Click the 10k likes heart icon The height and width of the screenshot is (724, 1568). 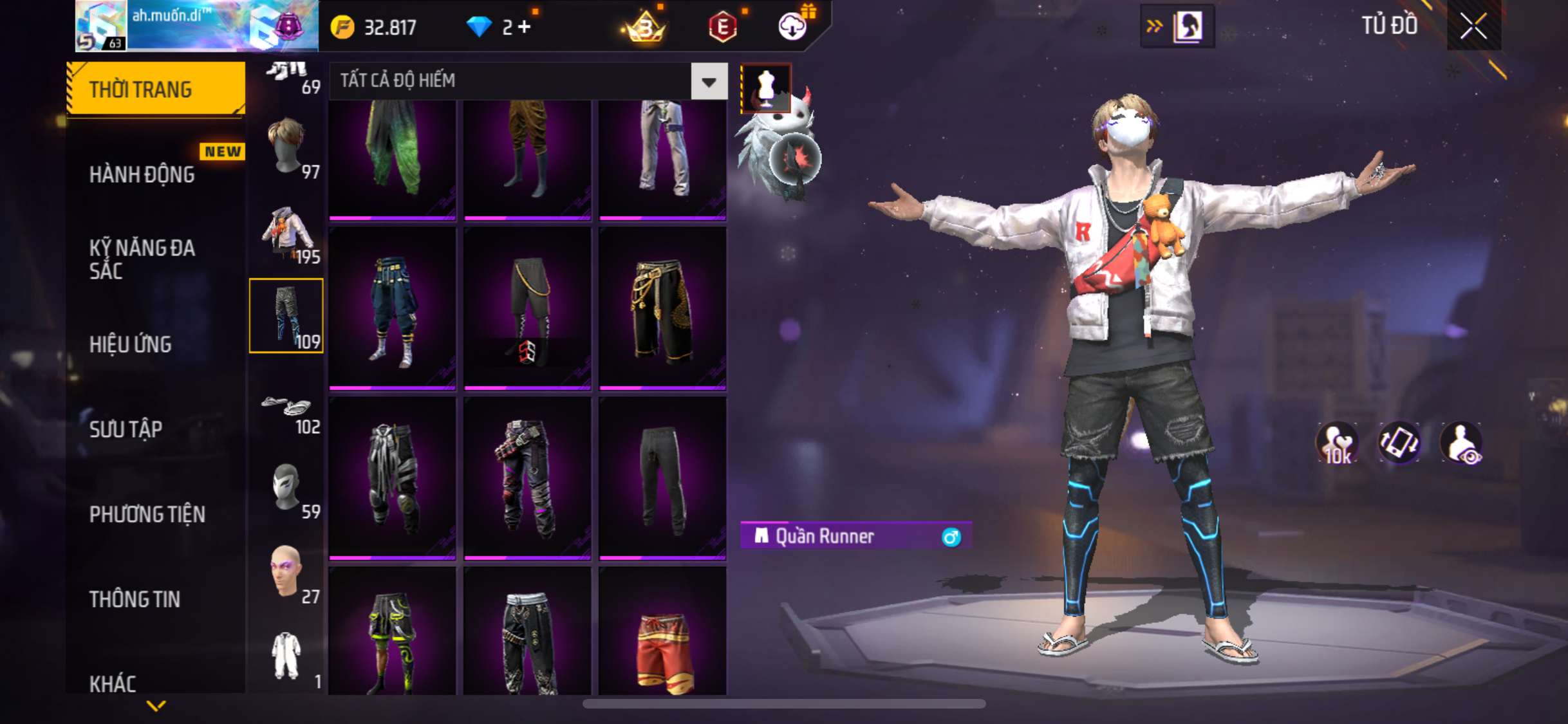coord(1336,443)
